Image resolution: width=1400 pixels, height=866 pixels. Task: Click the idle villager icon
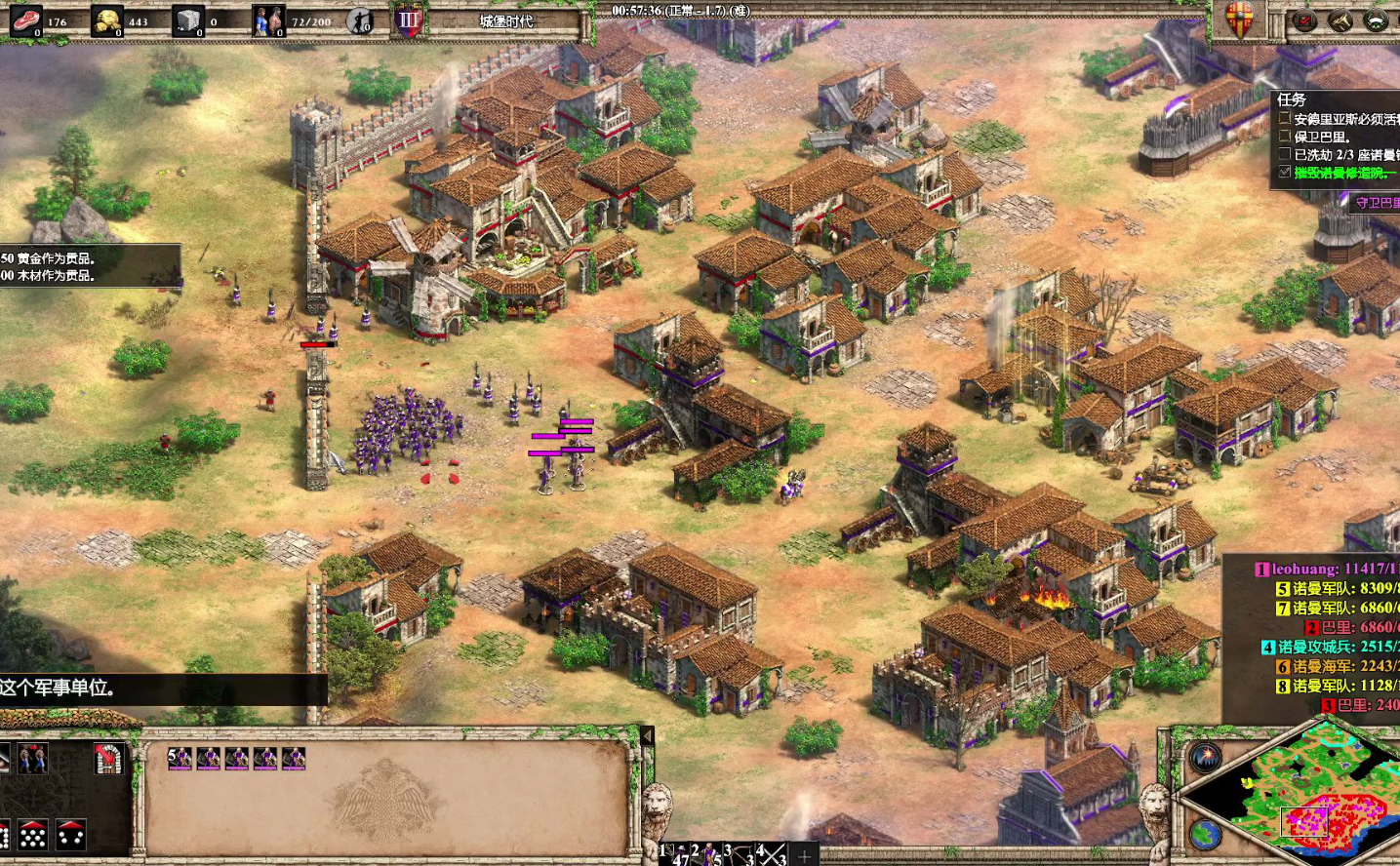[360, 20]
